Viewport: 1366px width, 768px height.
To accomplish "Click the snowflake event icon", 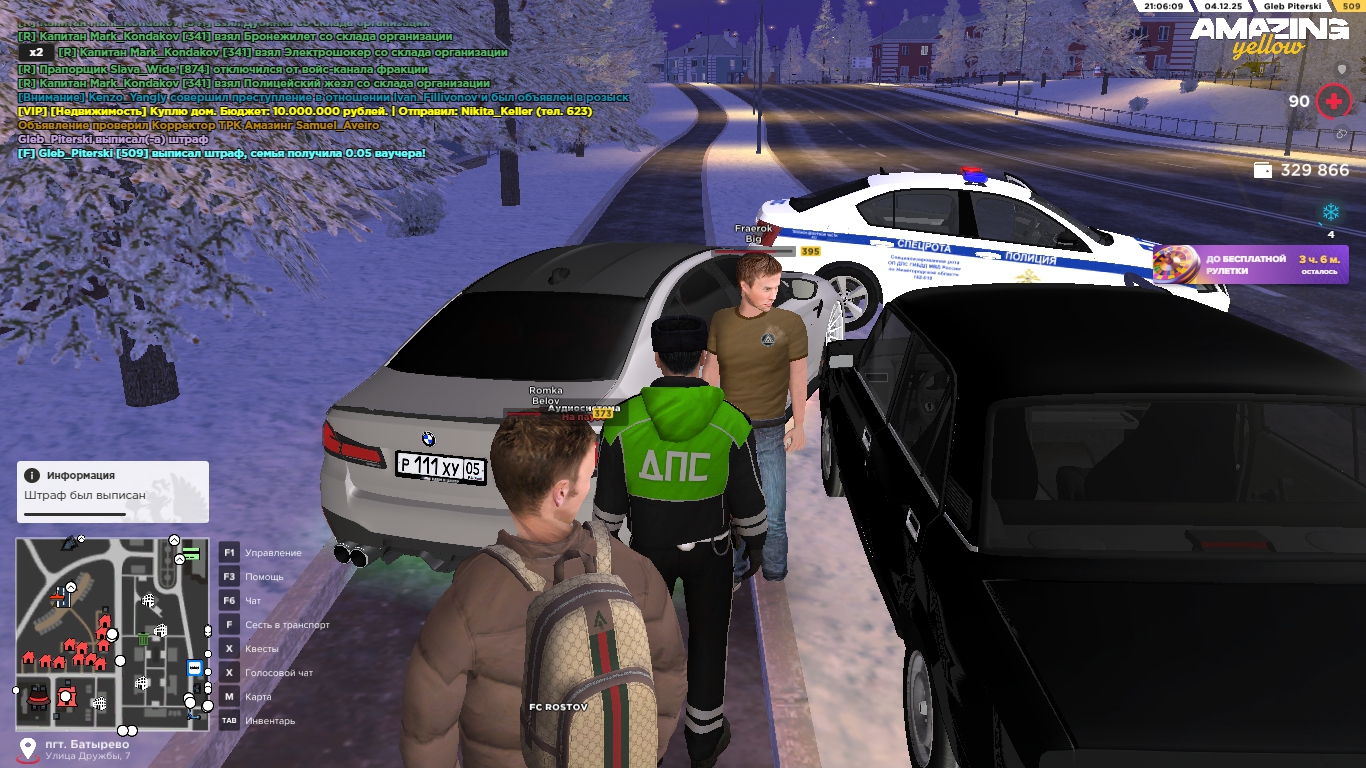I will click(x=1331, y=212).
